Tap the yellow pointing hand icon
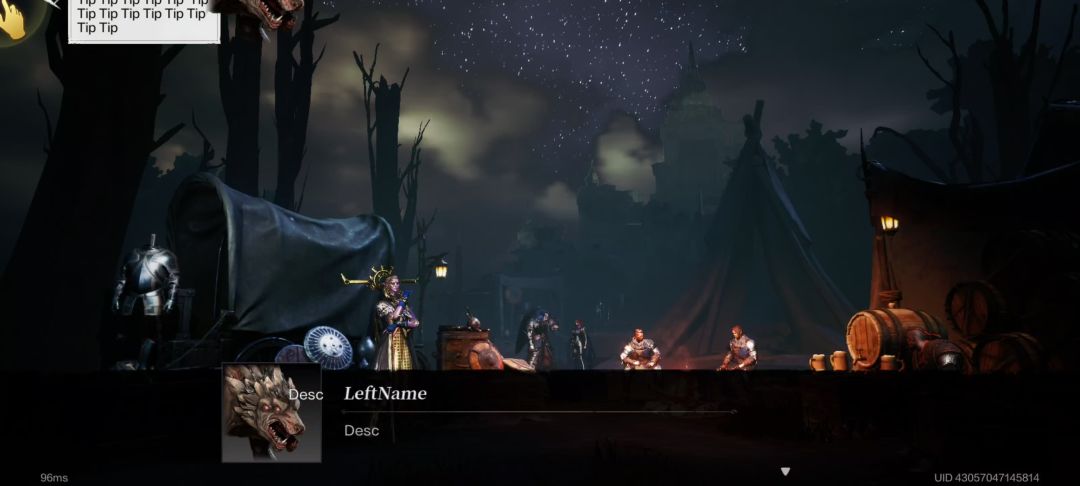 [13, 20]
